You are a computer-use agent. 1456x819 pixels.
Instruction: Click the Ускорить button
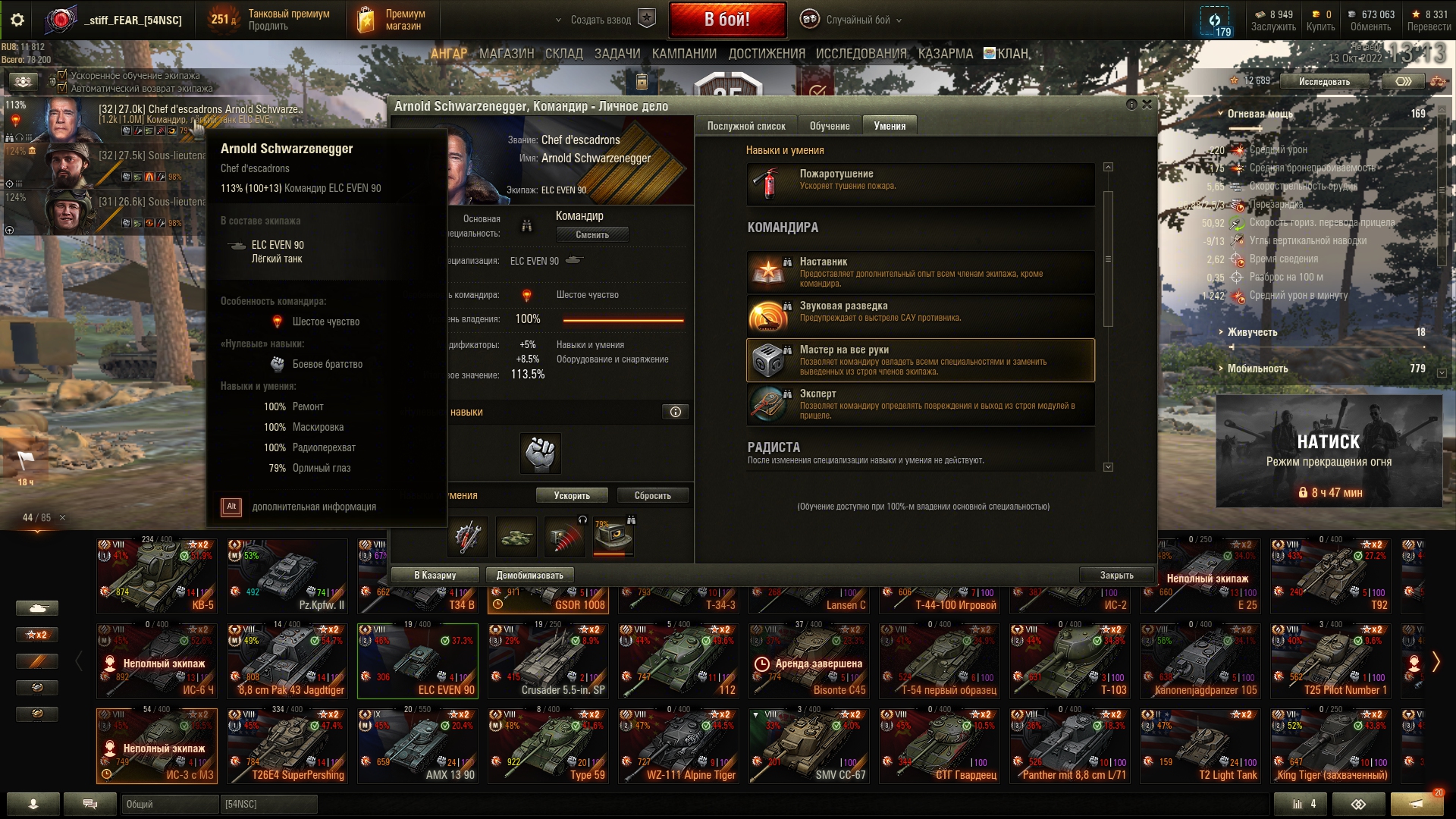pyautogui.click(x=571, y=496)
